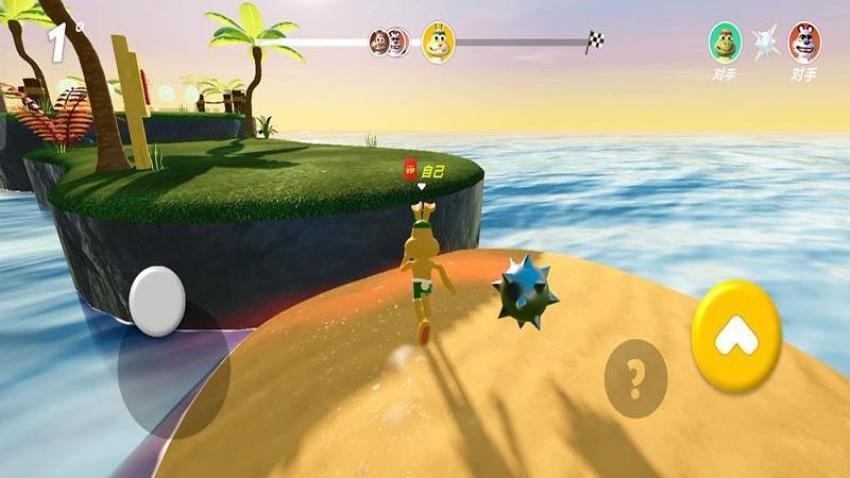
Task: Select the brown dog opponent avatar
Action: click(804, 43)
